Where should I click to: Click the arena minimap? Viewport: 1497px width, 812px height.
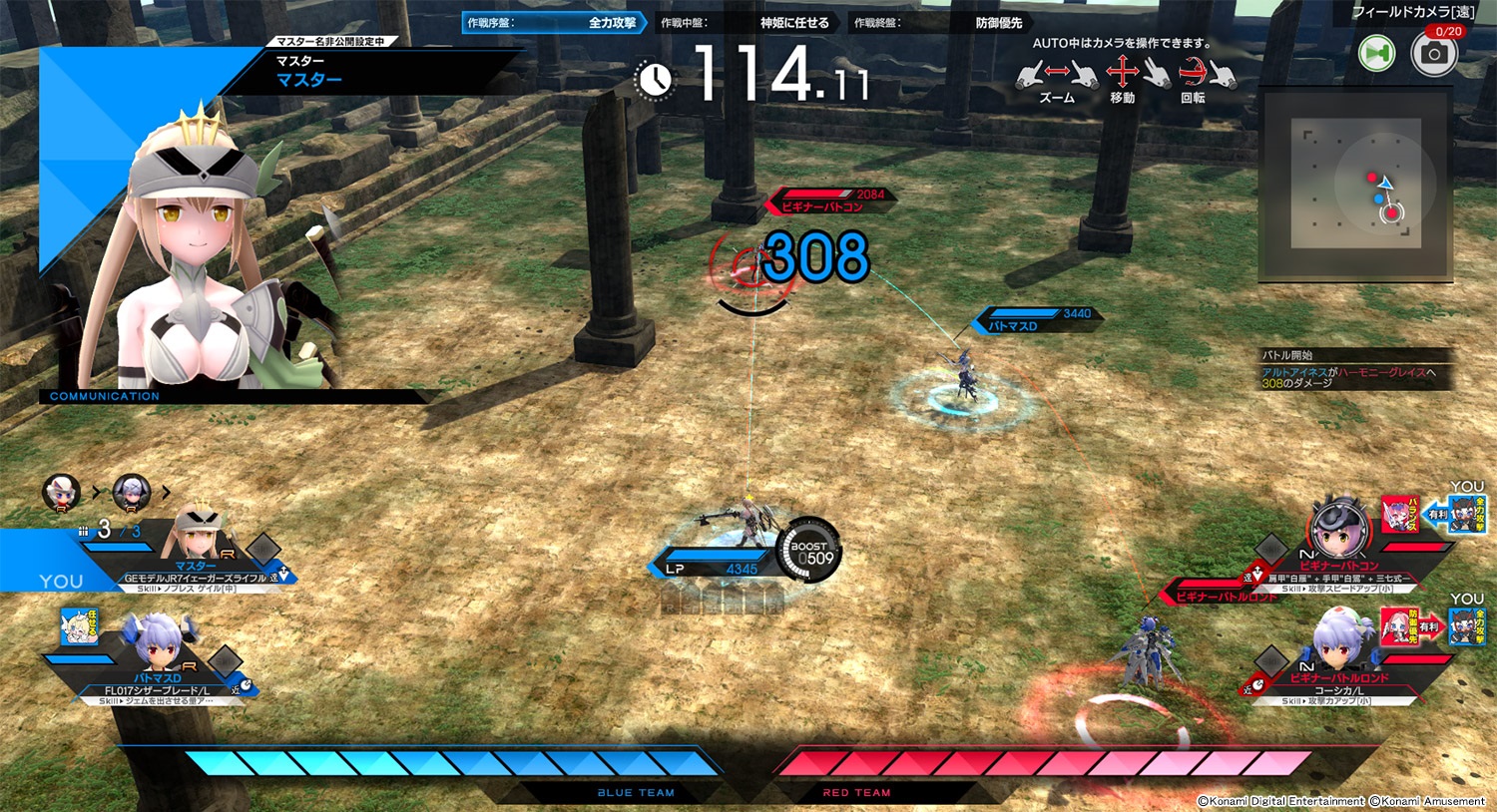click(1355, 185)
